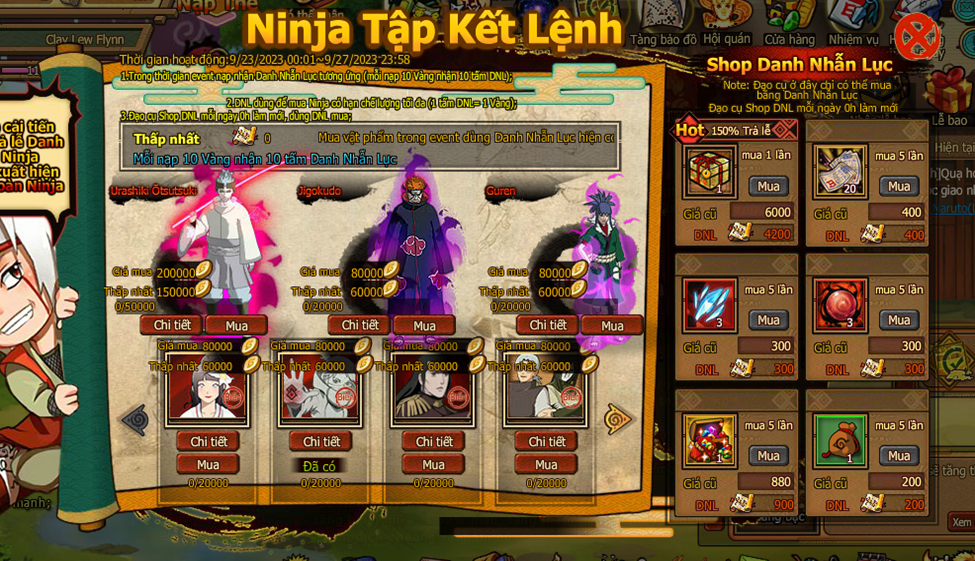
Task: Buy the Hot treasure box priced 4200 DNL
Action: point(768,186)
